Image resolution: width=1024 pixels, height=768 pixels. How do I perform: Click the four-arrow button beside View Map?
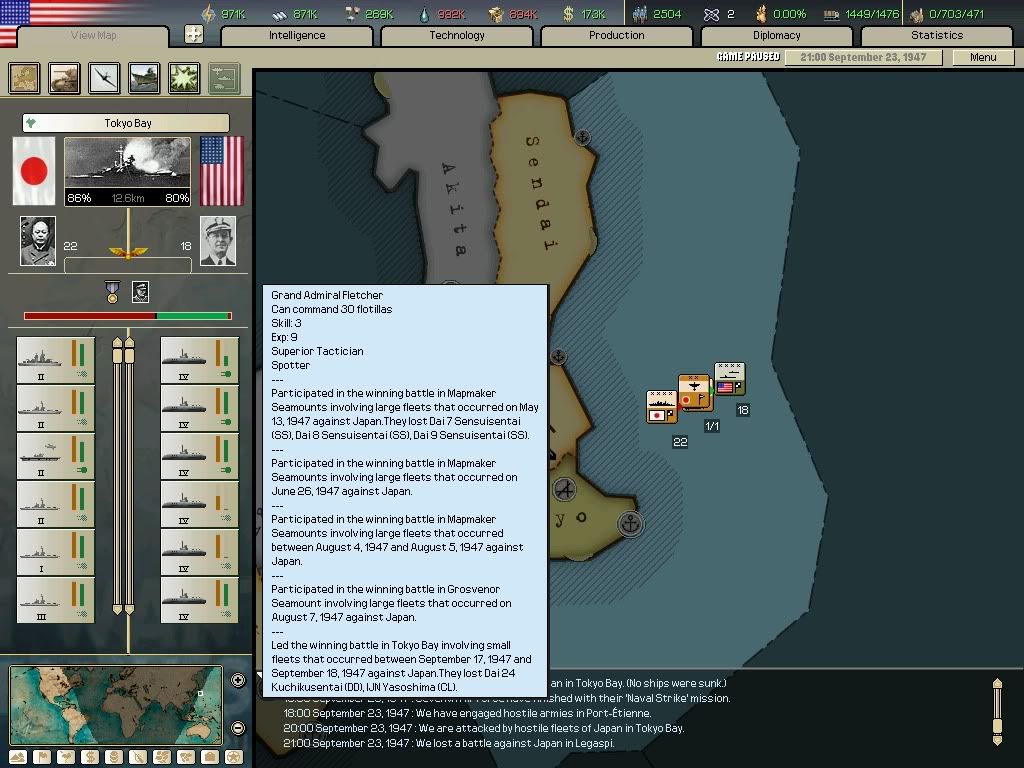tap(194, 35)
